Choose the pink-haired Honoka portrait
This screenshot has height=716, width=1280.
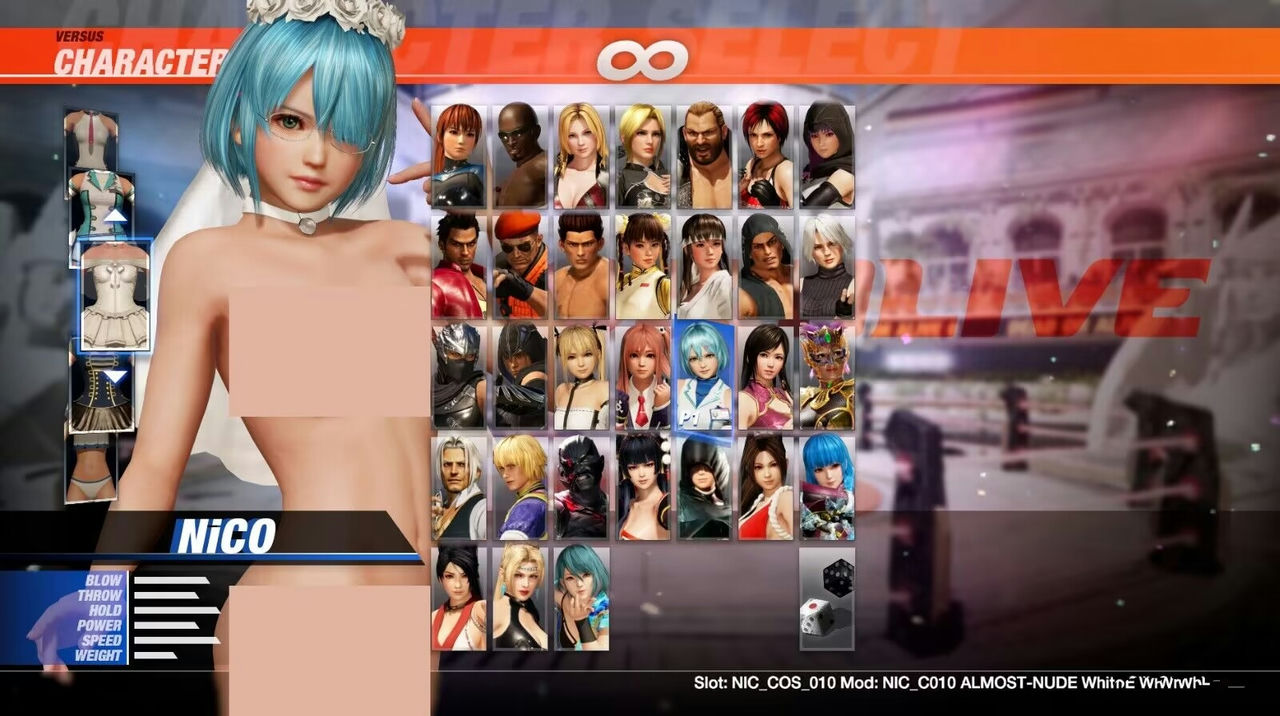(x=643, y=376)
